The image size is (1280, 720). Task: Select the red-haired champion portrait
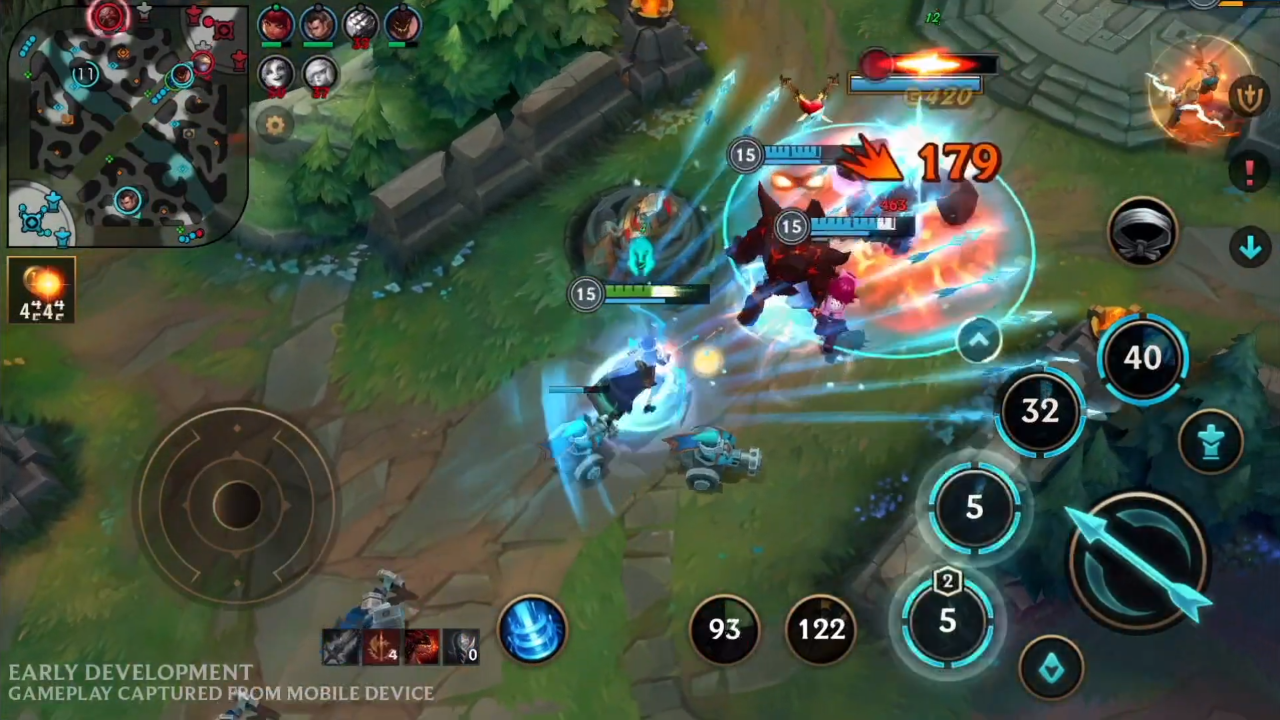click(x=276, y=24)
